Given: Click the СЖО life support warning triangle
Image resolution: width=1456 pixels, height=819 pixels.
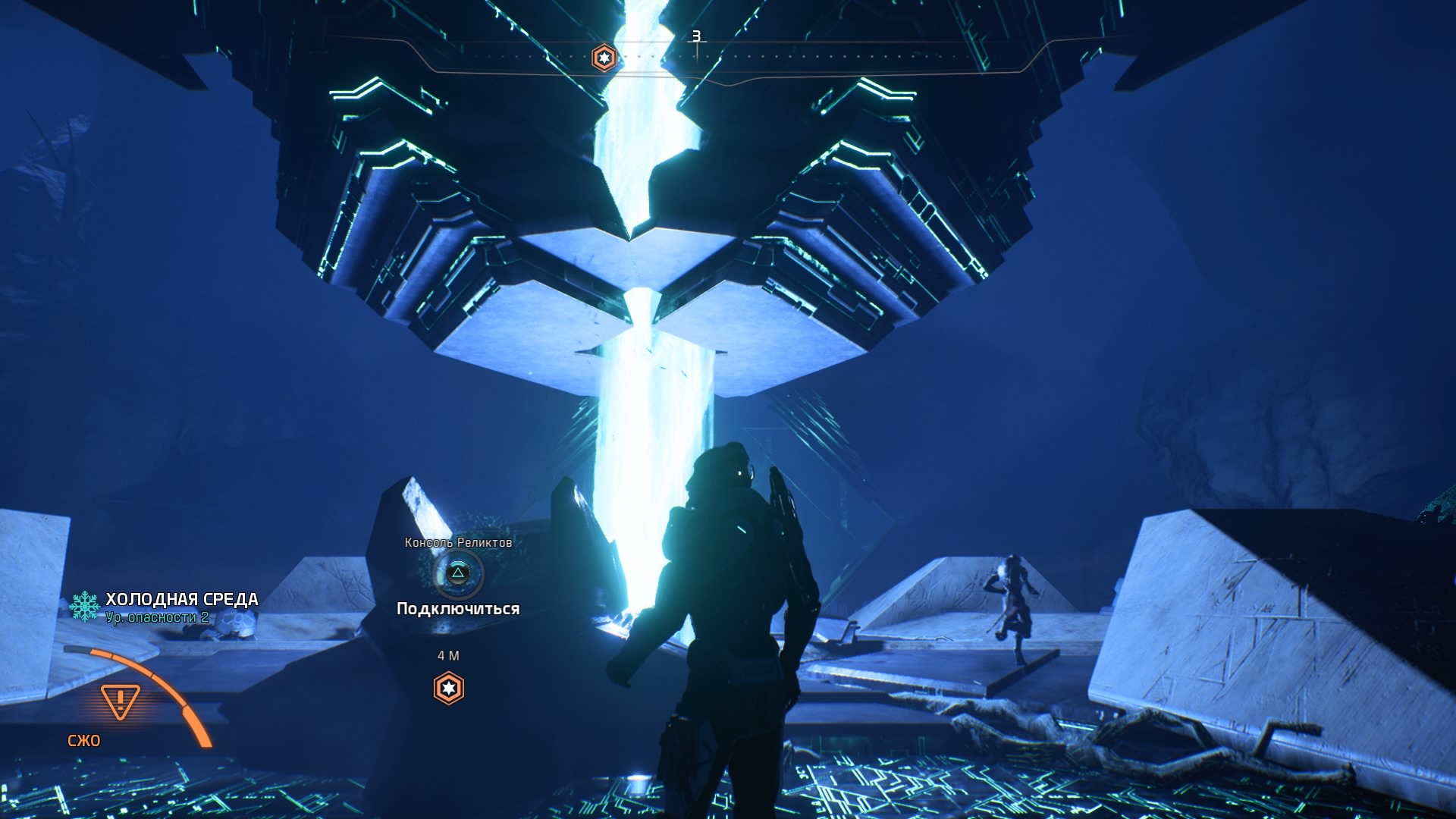Looking at the screenshot, I should [x=120, y=701].
